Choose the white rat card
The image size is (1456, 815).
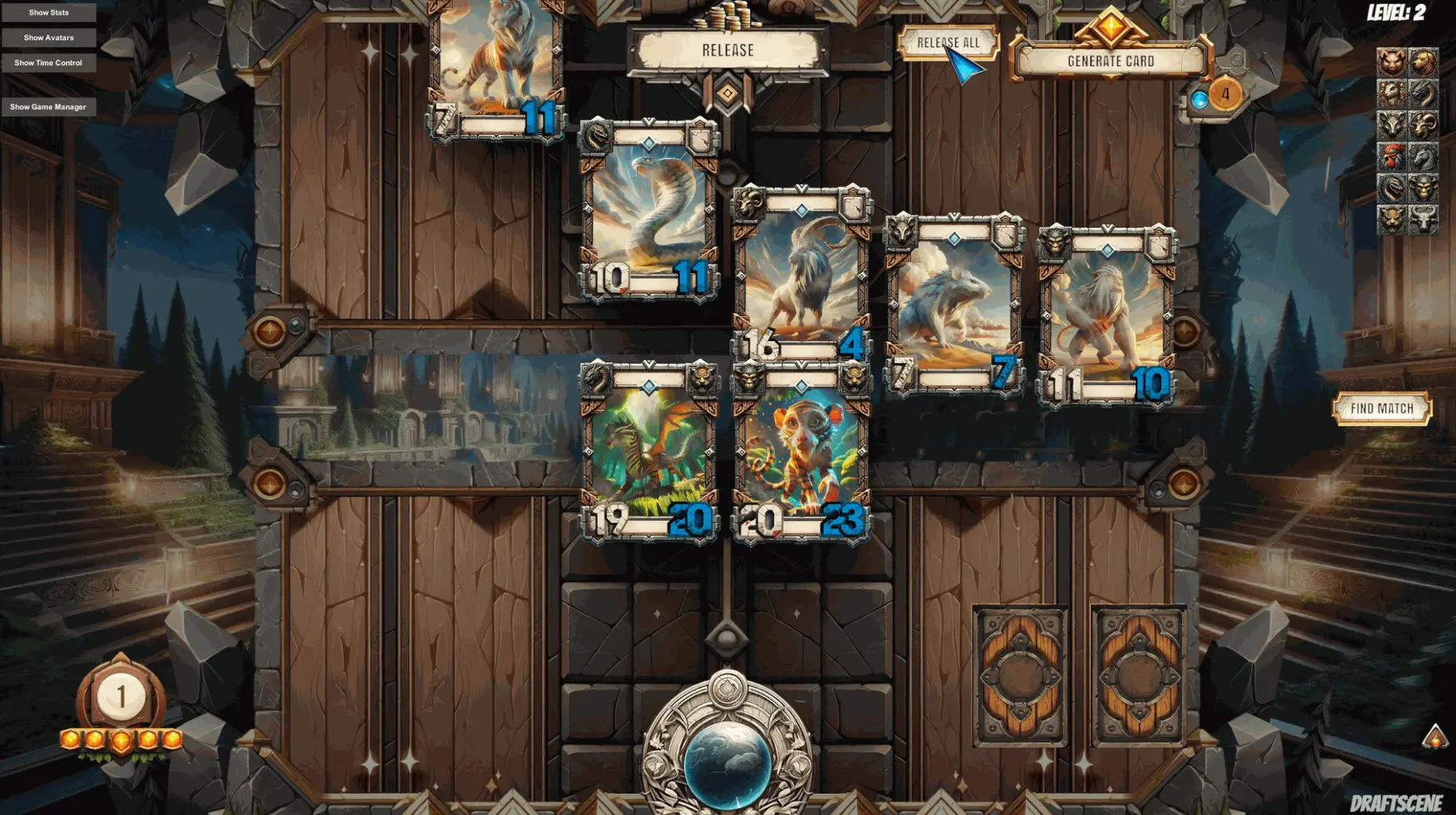[952, 302]
